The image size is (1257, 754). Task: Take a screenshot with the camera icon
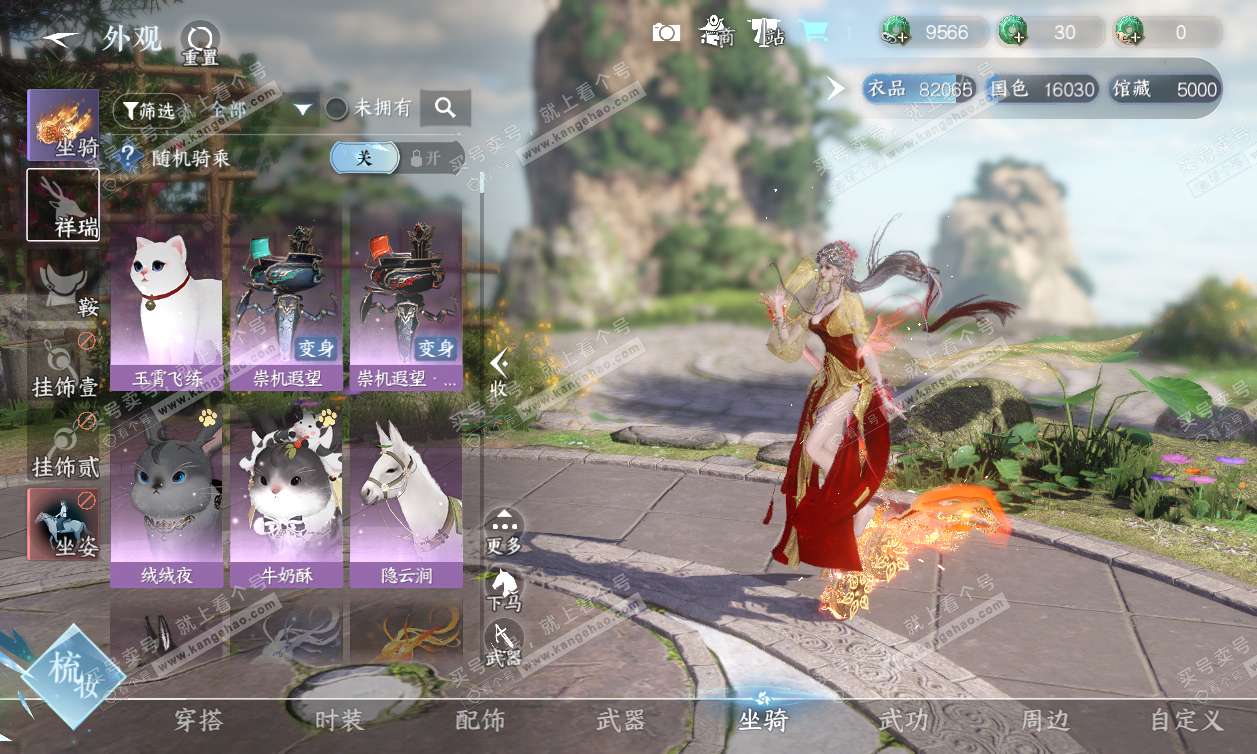pyautogui.click(x=666, y=33)
